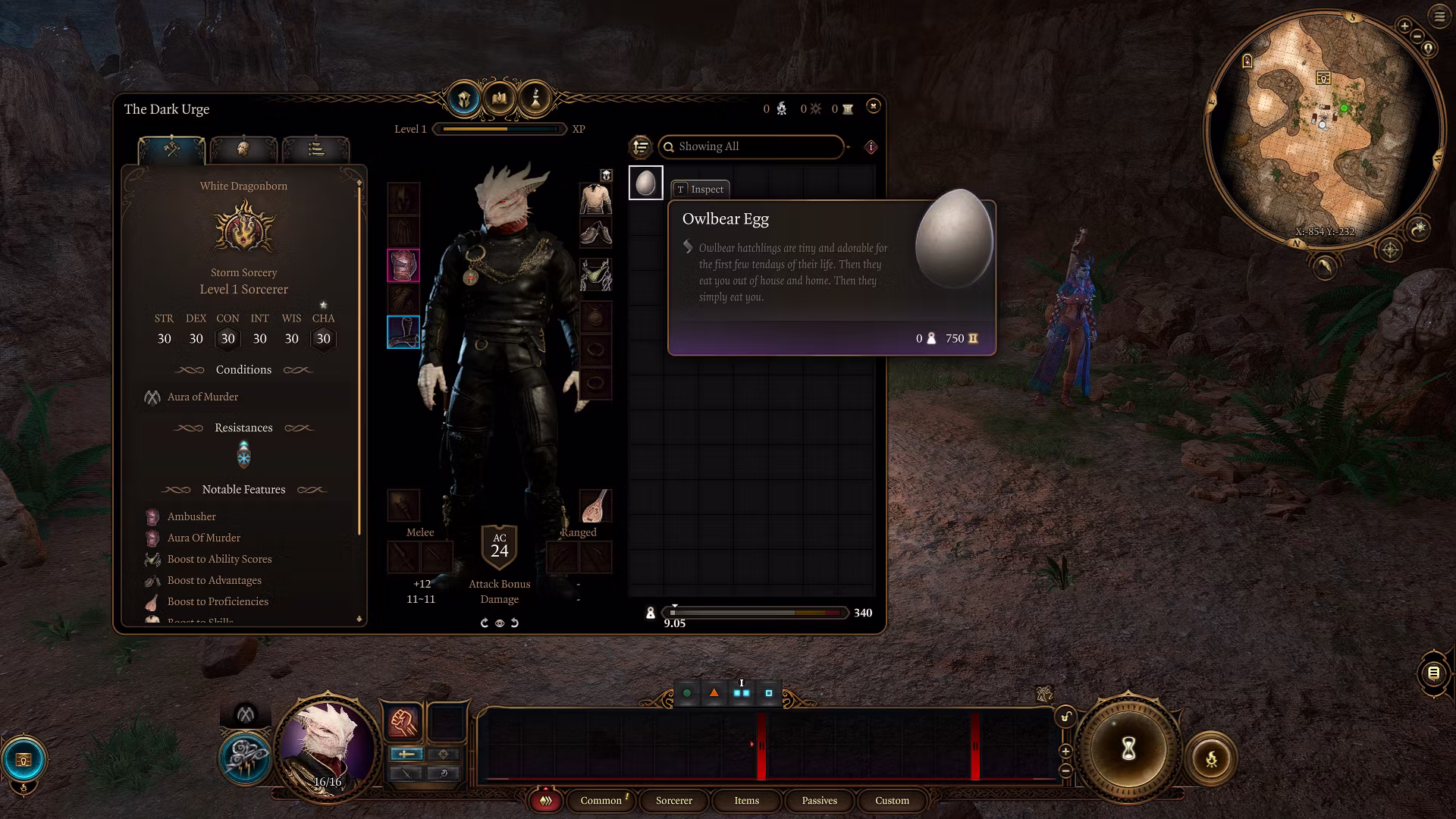Open the list view character tab
This screenshot has height=819, width=1456.
[315, 149]
